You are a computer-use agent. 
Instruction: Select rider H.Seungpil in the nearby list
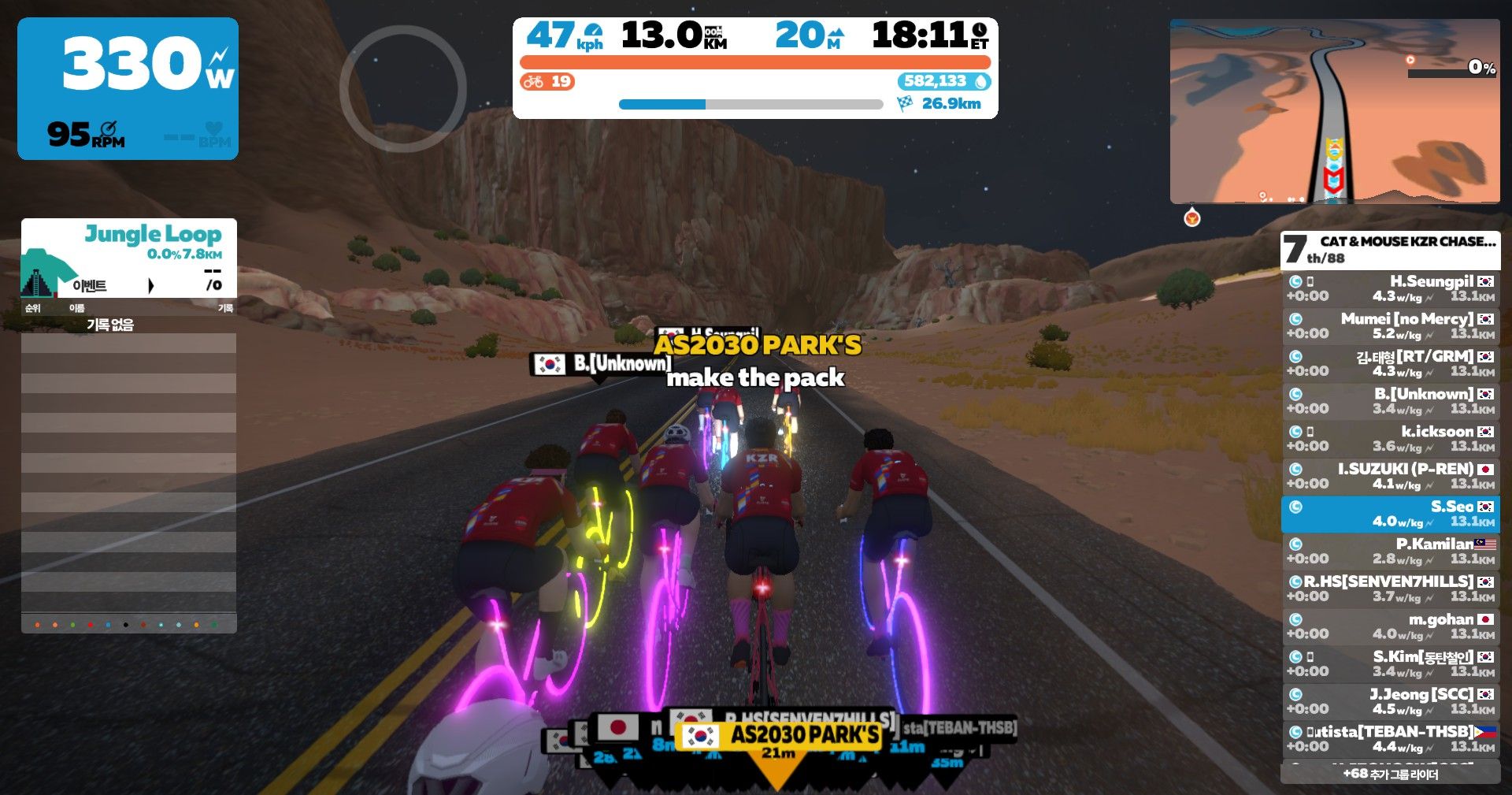click(1390, 288)
